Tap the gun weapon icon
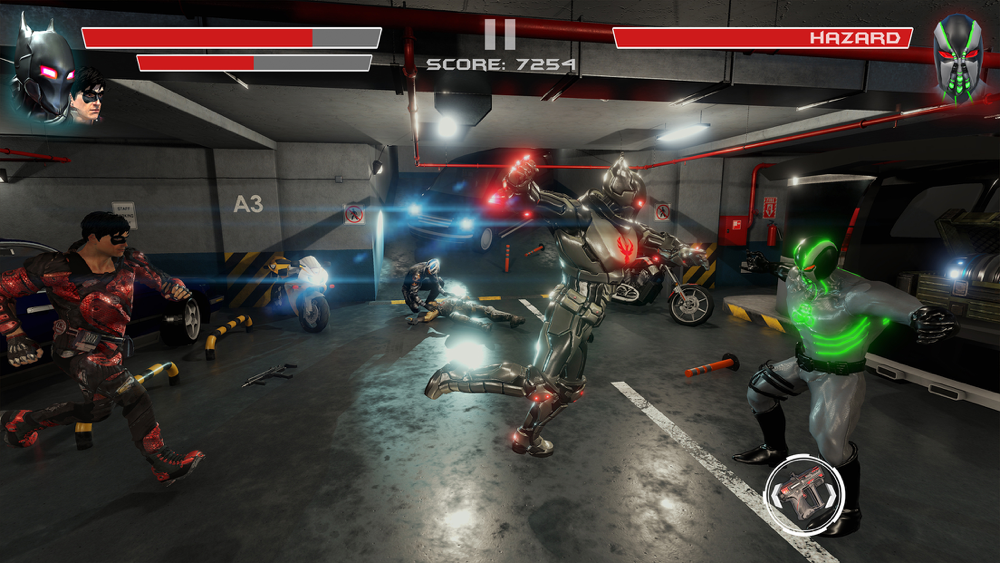Image resolution: width=1000 pixels, height=563 pixels. 805,493
